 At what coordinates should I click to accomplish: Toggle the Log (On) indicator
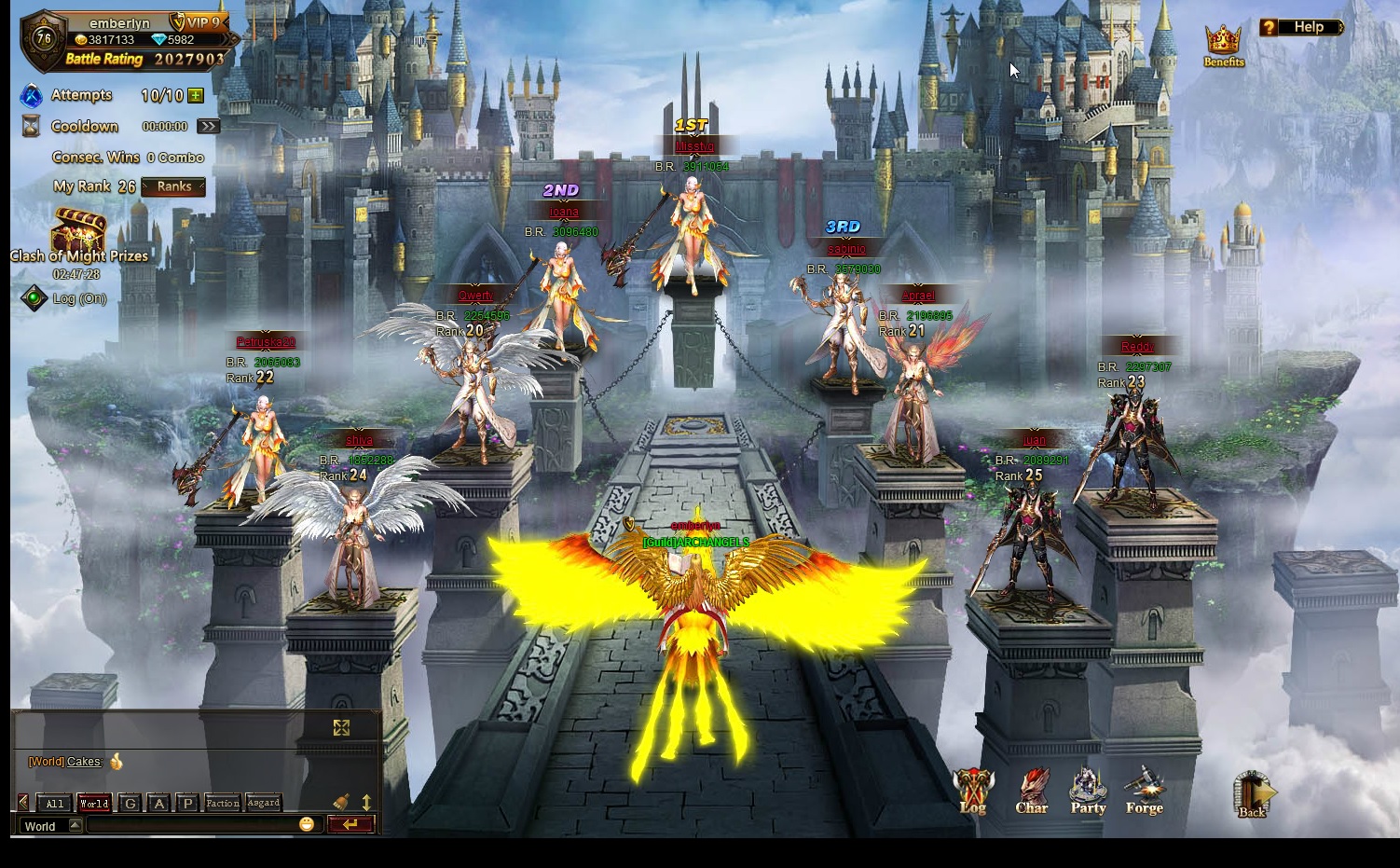[x=34, y=298]
